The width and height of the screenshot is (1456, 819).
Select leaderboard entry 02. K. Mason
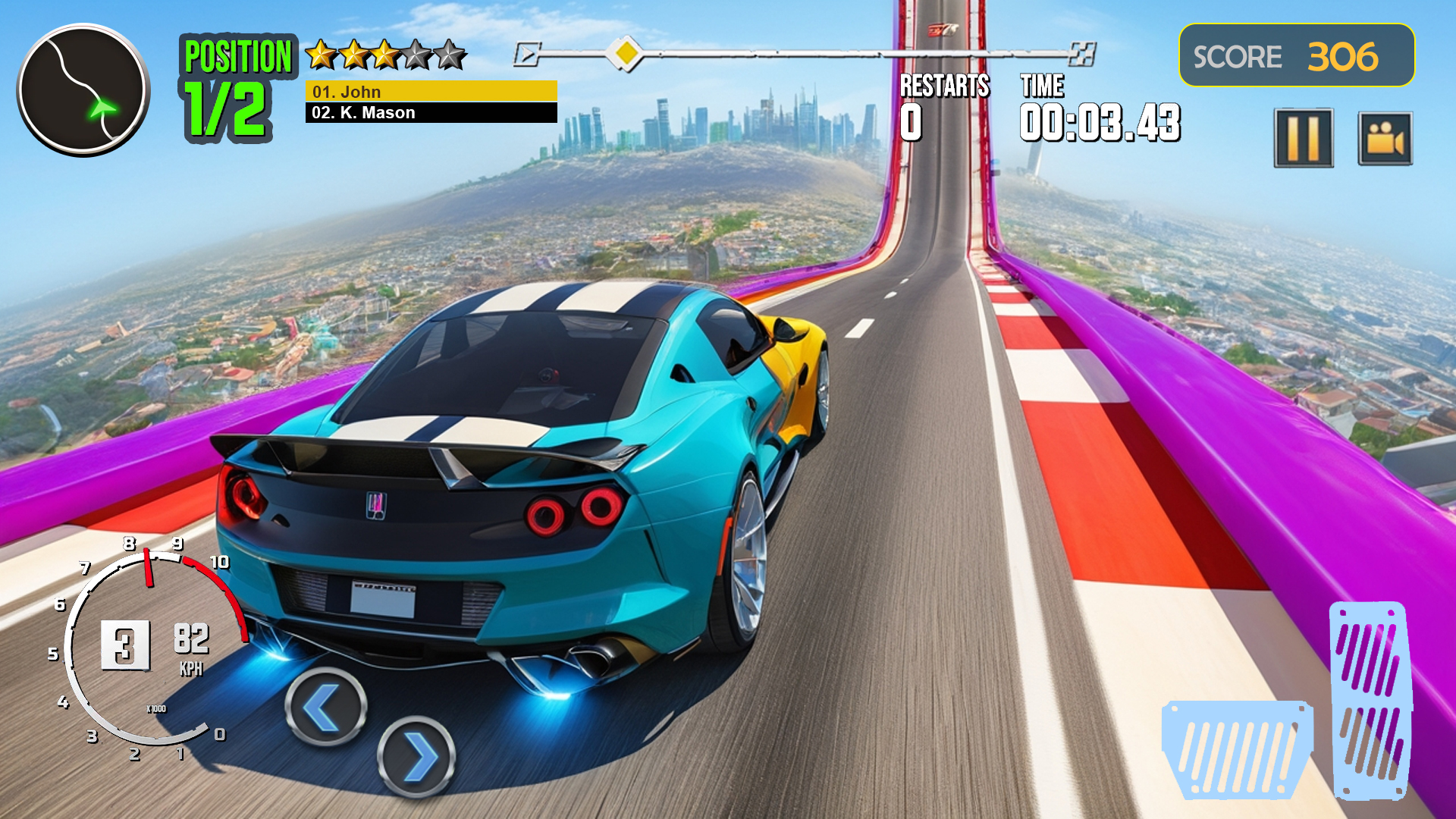click(430, 113)
